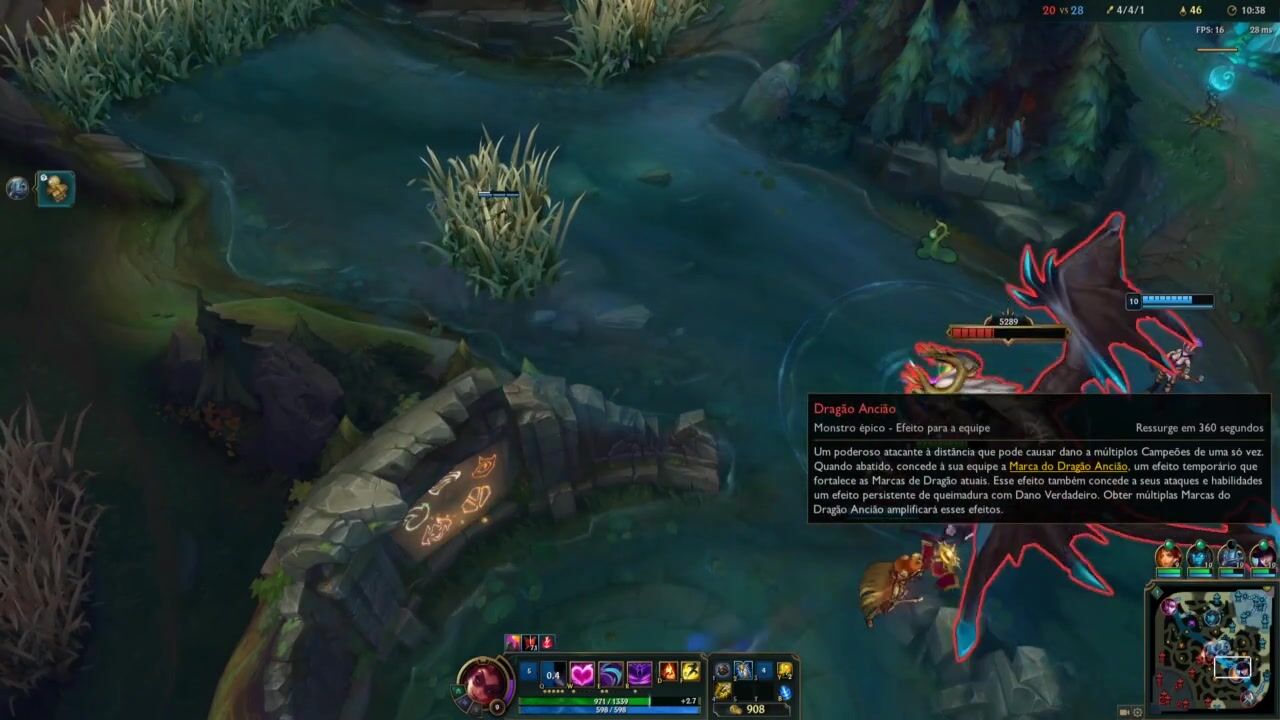The height and width of the screenshot is (720, 1280).
Task: Click the champion portrait in the HUD
Action: (x=484, y=682)
